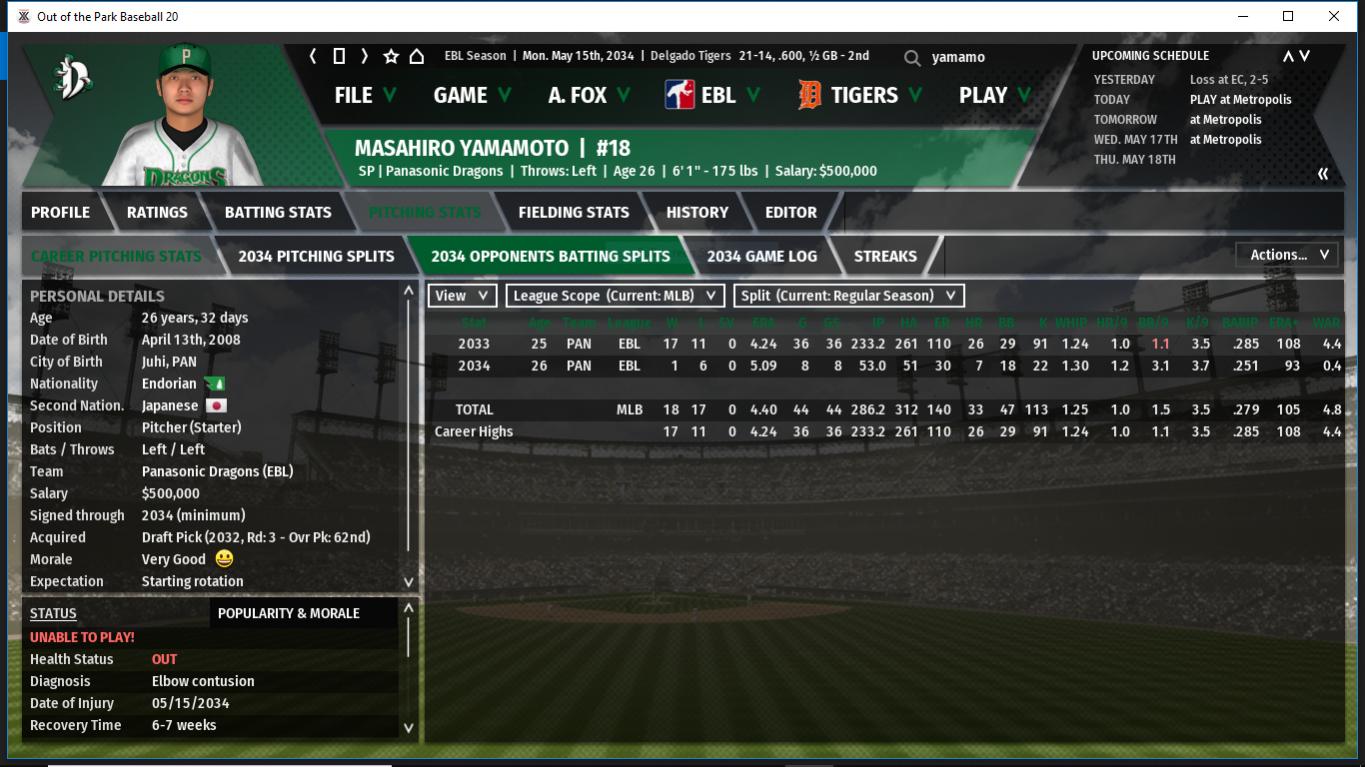The width and height of the screenshot is (1365, 767).
Task: View the 2034 PITCHING SPLITS subtab
Action: tap(316, 256)
